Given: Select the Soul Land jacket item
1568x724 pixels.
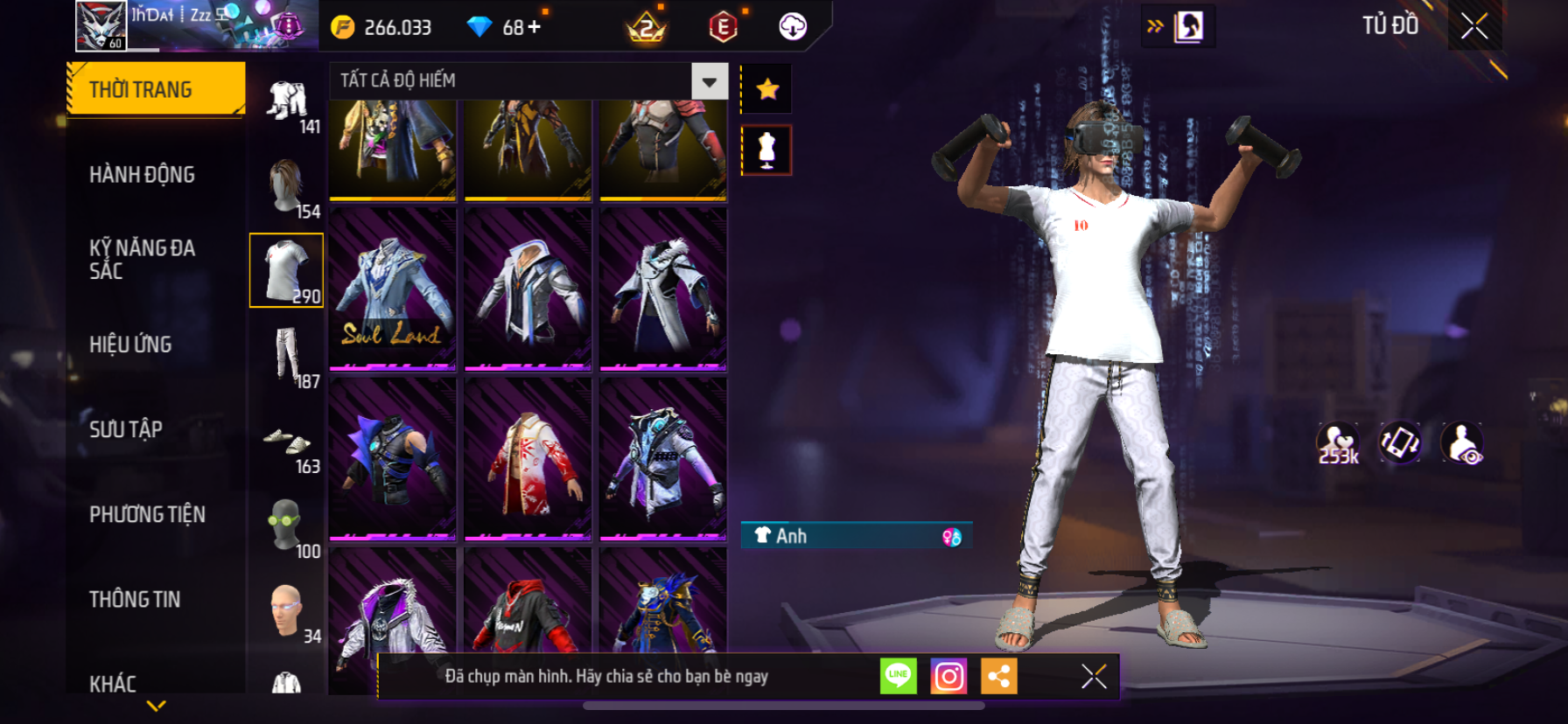Looking at the screenshot, I should coord(393,289).
